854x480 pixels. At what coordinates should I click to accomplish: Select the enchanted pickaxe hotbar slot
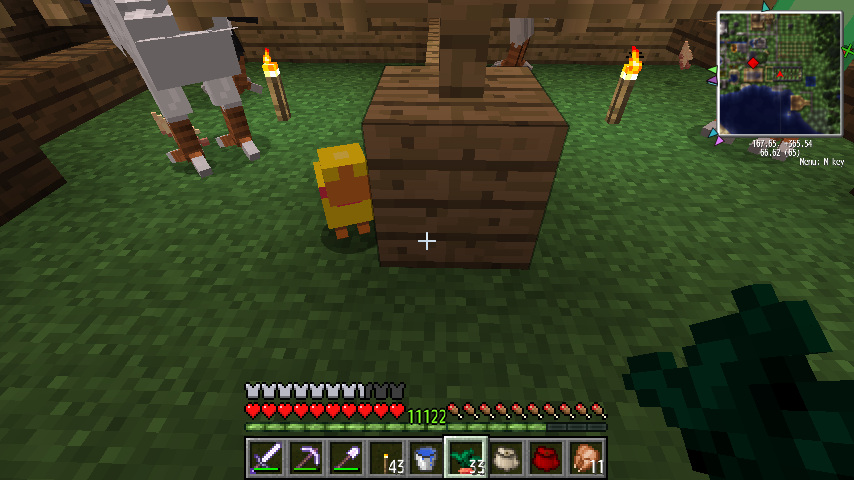point(306,458)
